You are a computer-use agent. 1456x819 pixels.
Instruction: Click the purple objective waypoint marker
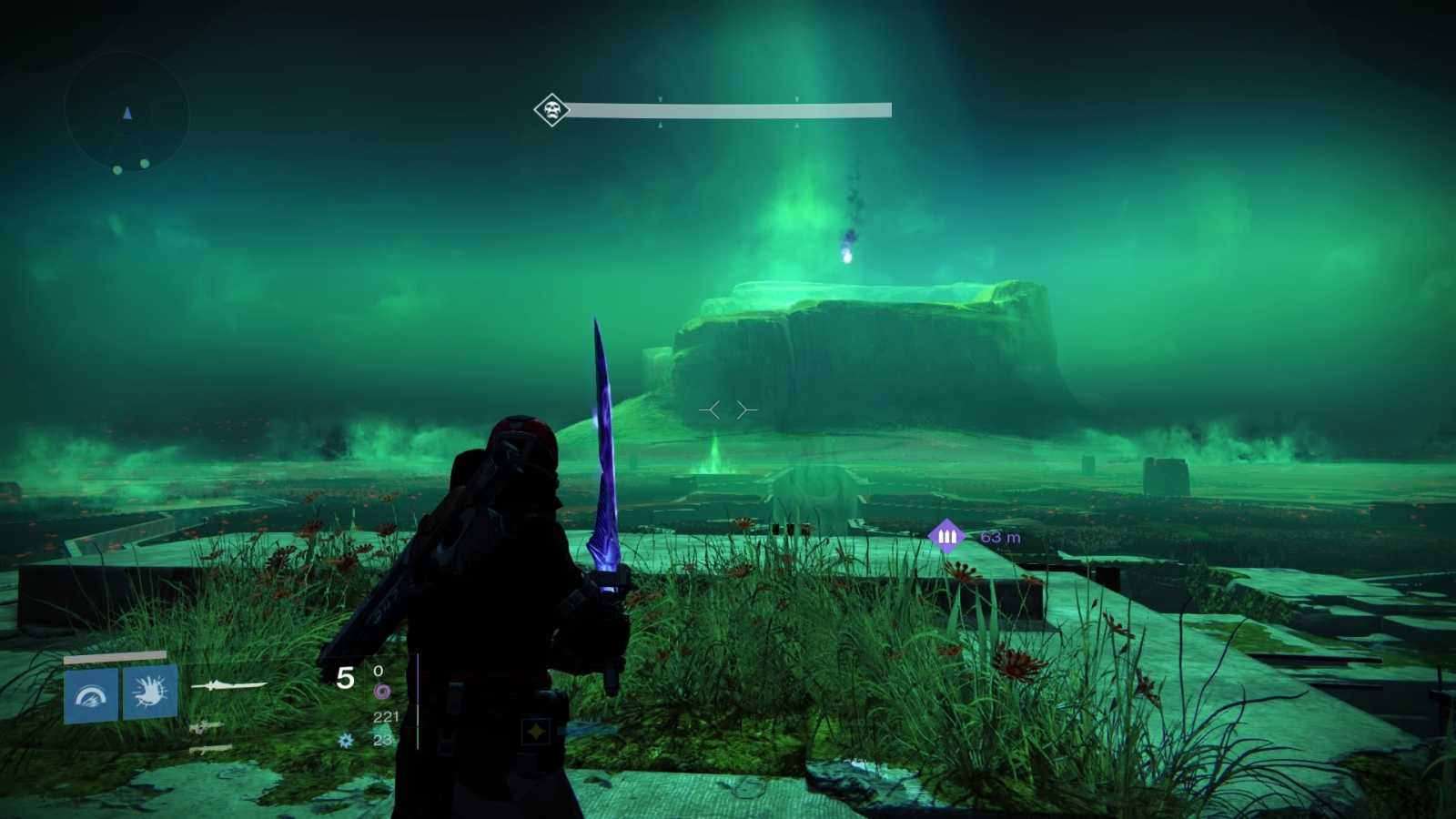click(x=945, y=535)
